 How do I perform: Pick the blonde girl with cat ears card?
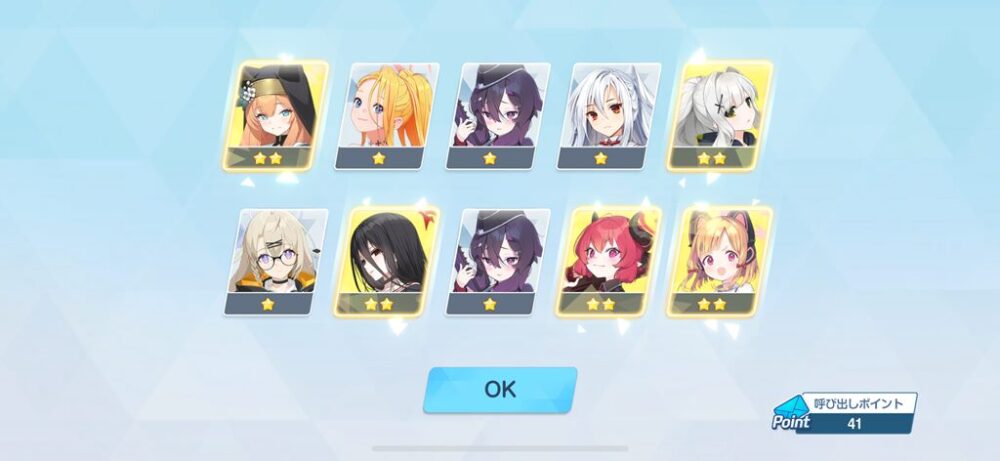pyautogui.click(x=720, y=262)
